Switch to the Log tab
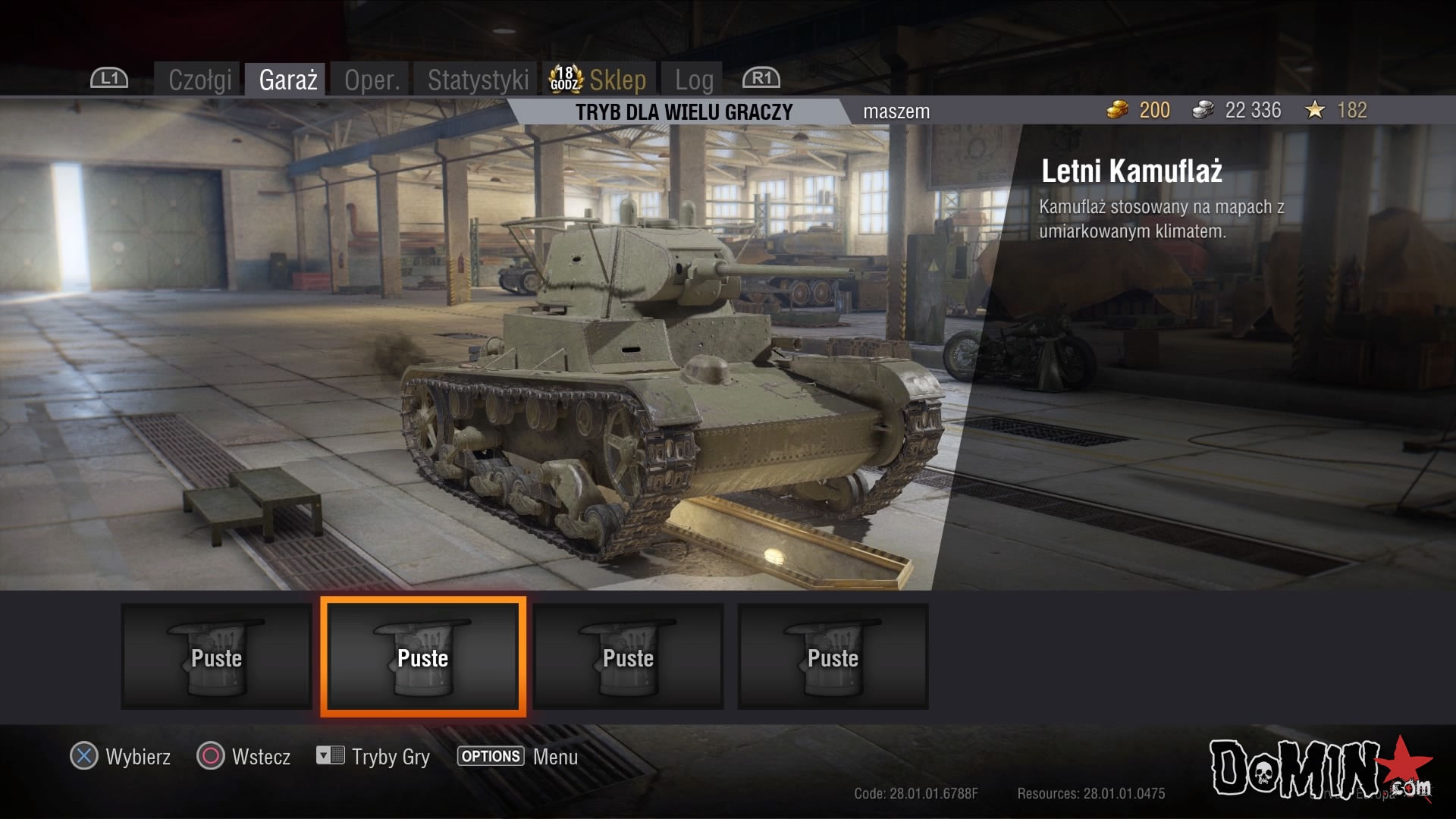The width and height of the screenshot is (1456, 819). 694,80
